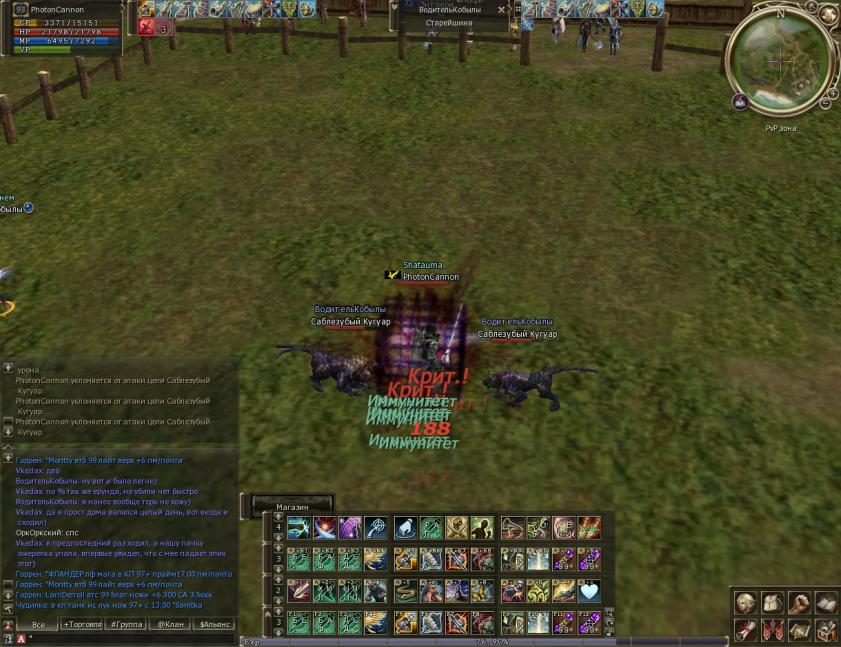Activate the purple beam skill icon

[x=350, y=528]
